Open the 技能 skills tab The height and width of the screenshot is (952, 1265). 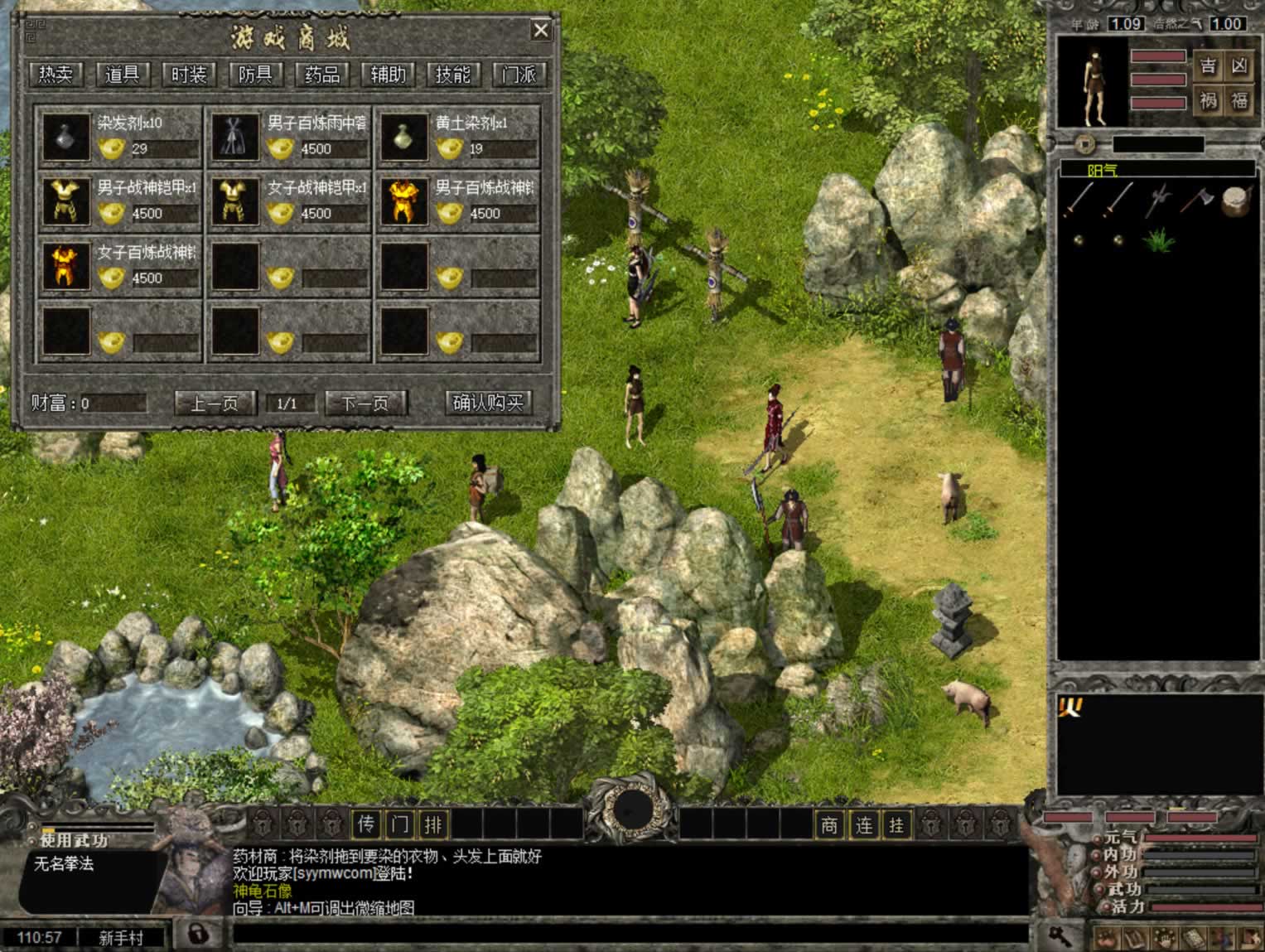(x=453, y=75)
